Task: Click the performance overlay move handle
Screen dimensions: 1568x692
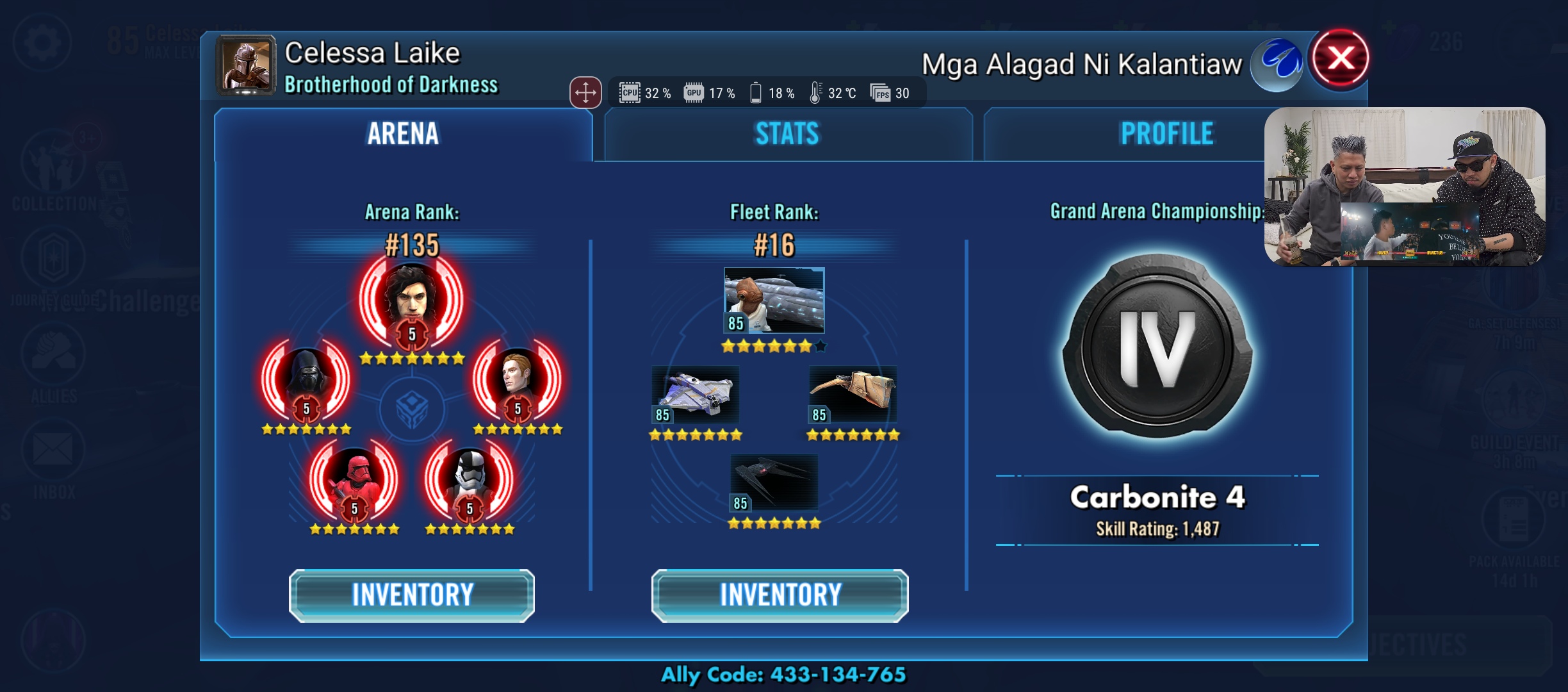Action: pyautogui.click(x=585, y=93)
